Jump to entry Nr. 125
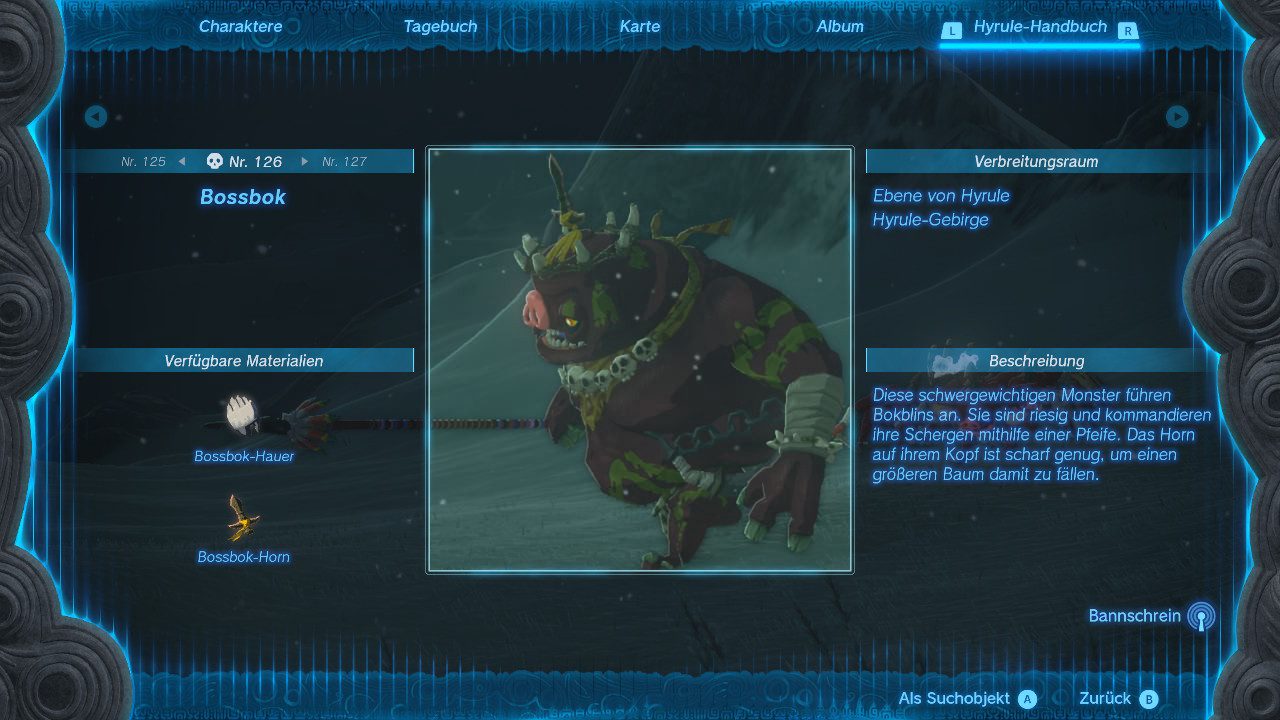This screenshot has height=720, width=1280. pyautogui.click(x=144, y=161)
